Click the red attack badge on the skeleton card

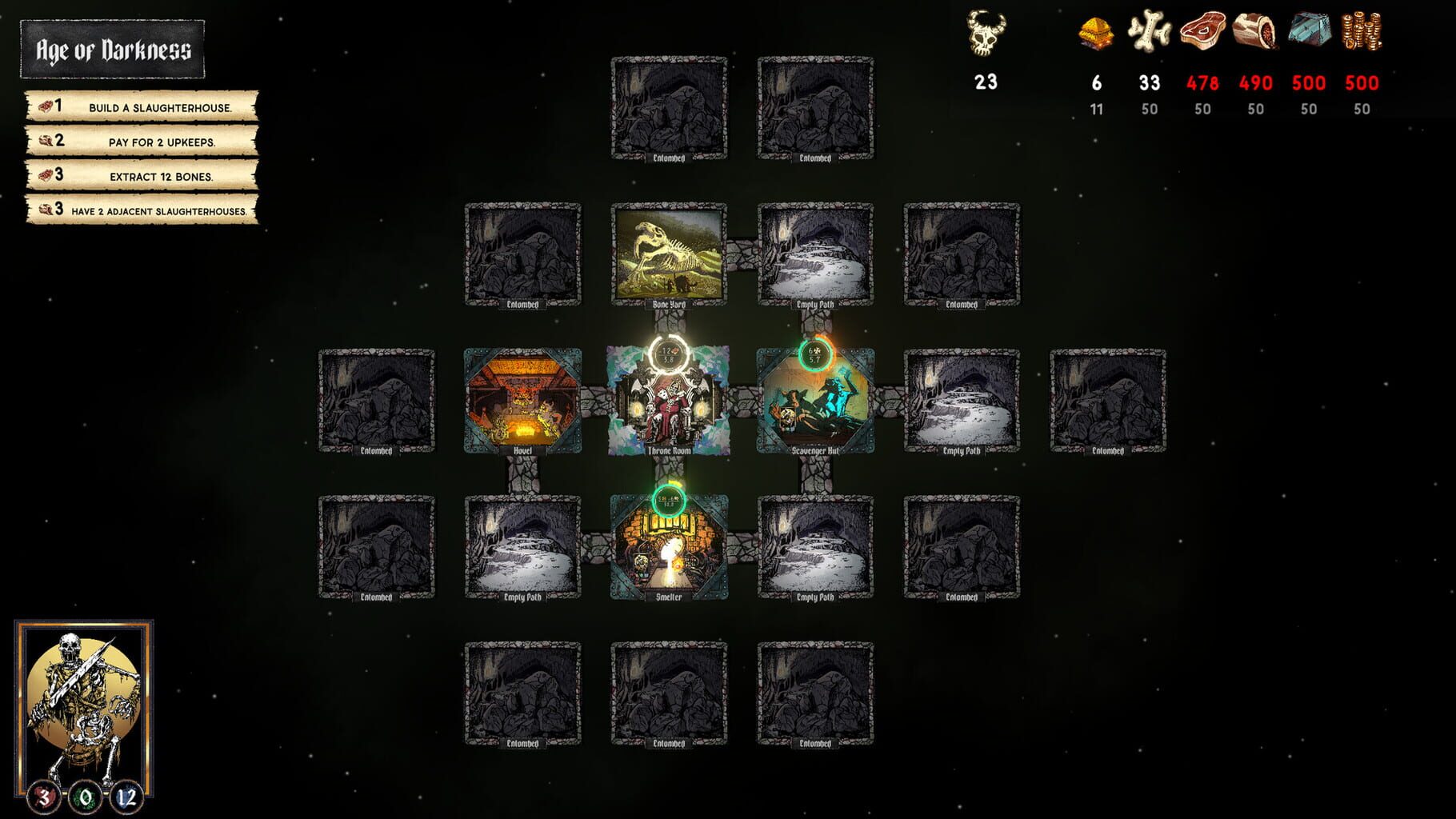pyautogui.click(x=45, y=797)
